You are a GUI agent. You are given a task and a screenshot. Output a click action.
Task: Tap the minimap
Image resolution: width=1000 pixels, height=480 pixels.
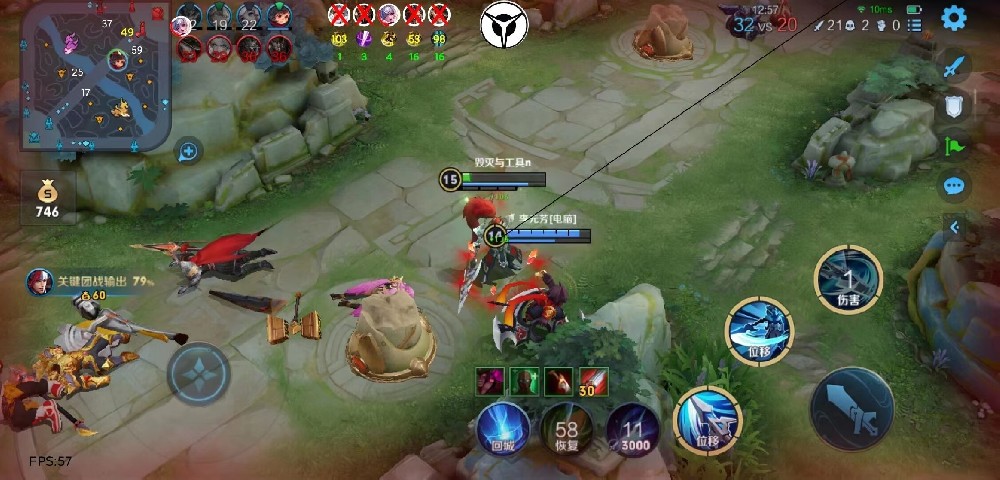coord(96,76)
